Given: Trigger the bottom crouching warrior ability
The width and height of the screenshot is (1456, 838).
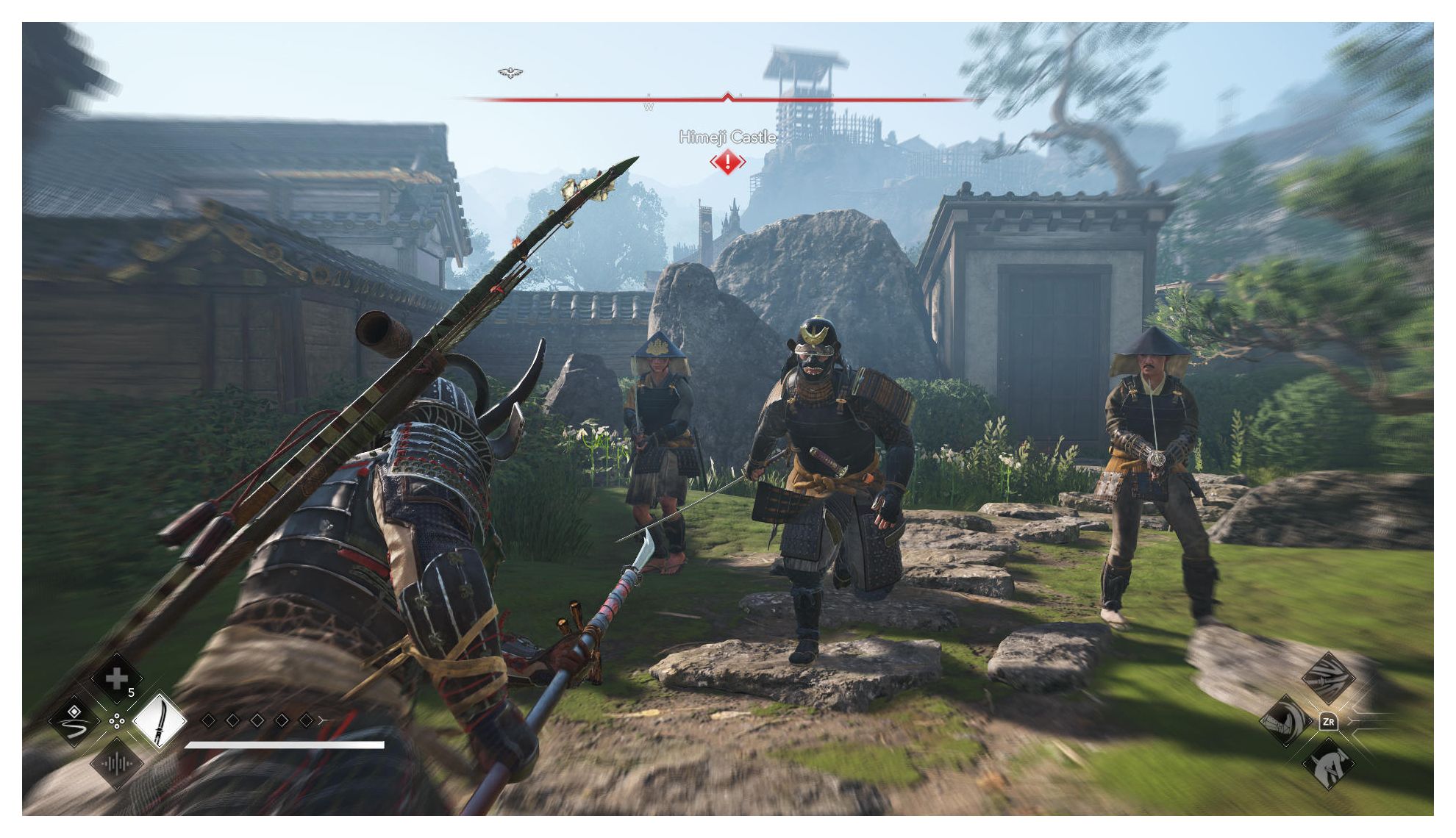Looking at the screenshot, I should point(1329,764).
